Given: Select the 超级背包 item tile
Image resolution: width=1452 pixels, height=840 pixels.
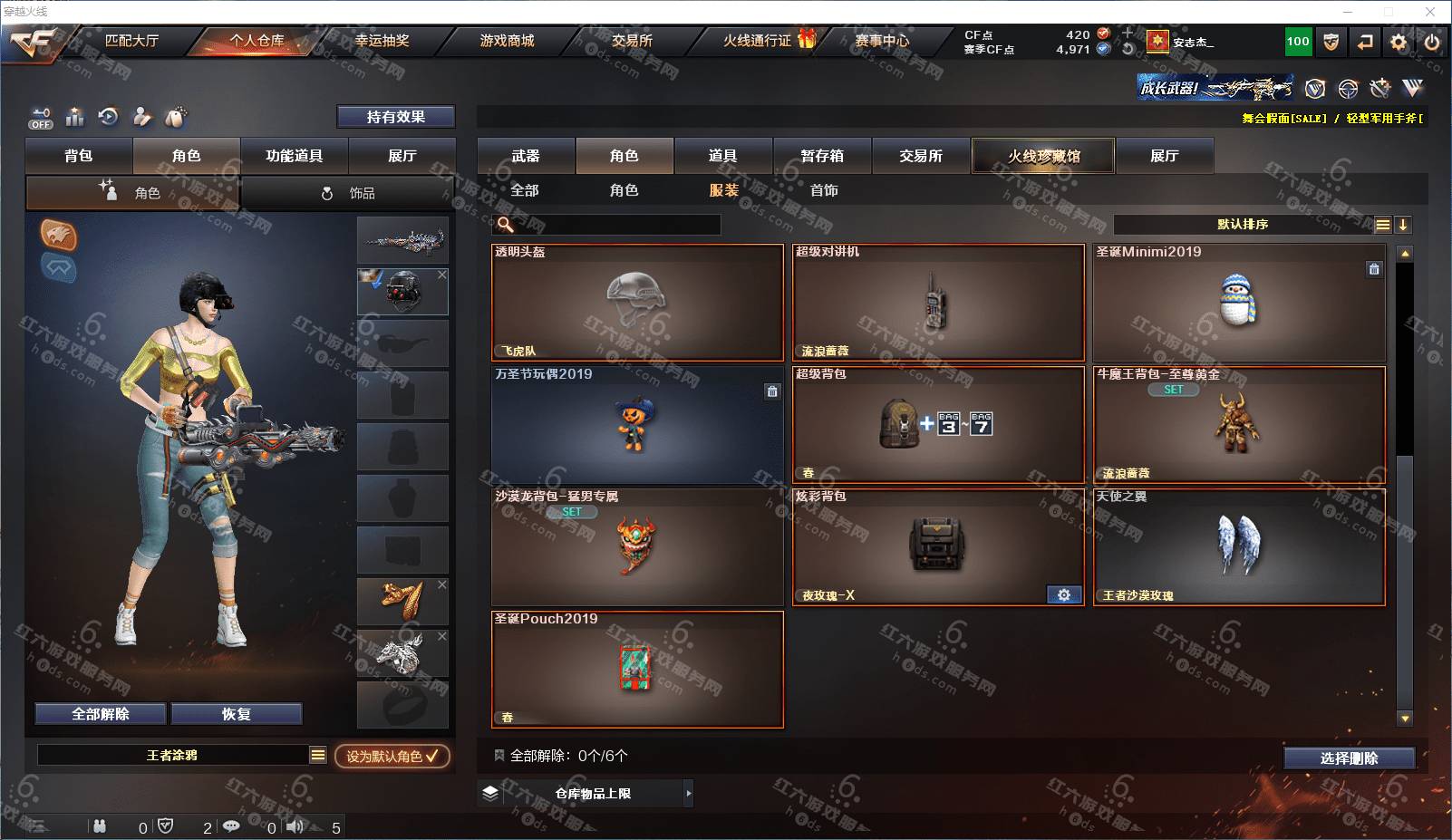Looking at the screenshot, I should tap(938, 424).
